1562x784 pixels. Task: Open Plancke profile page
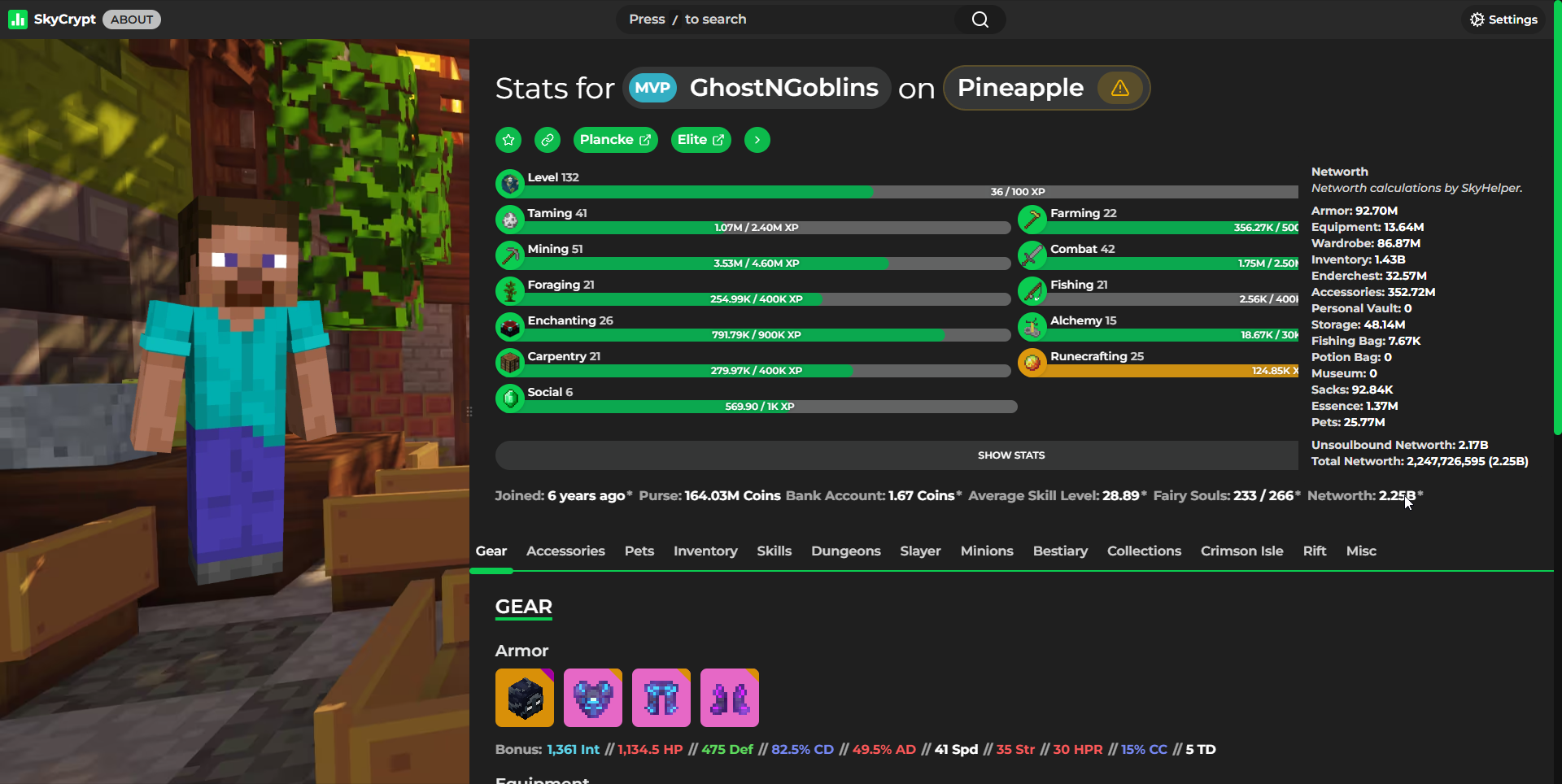point(615,139)
